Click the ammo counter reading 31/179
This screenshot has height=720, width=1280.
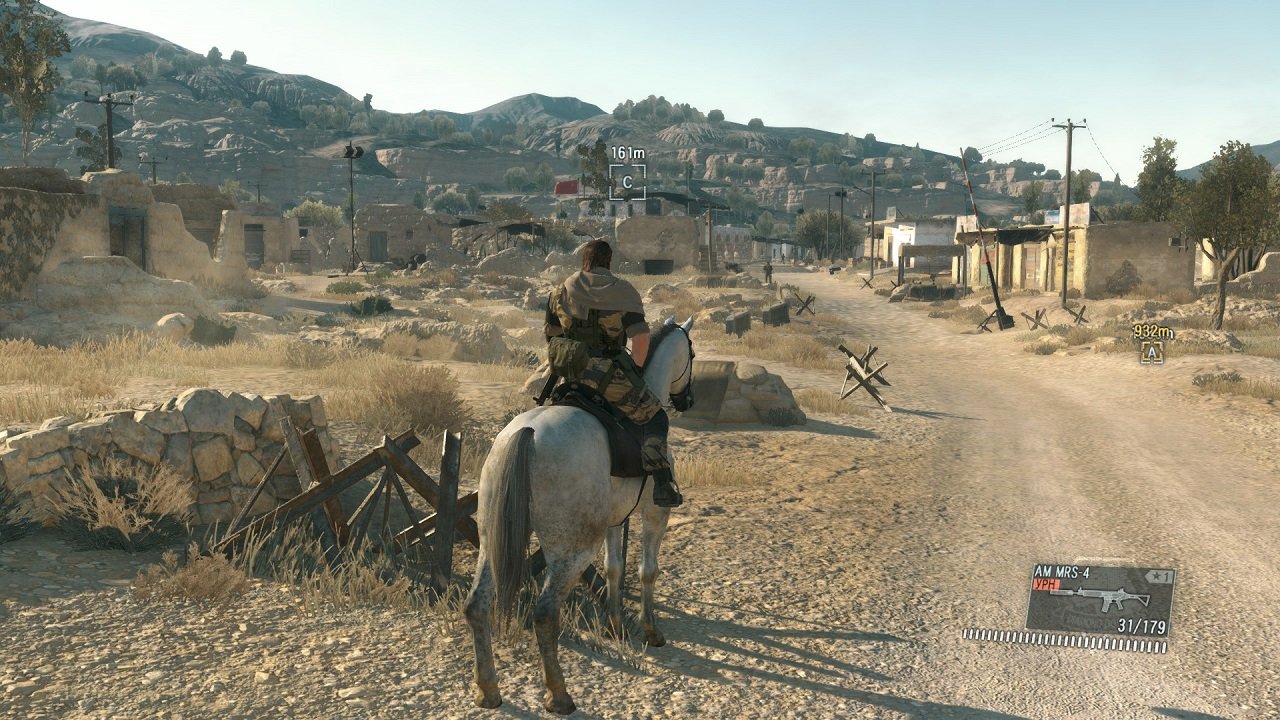(1141, 625)
